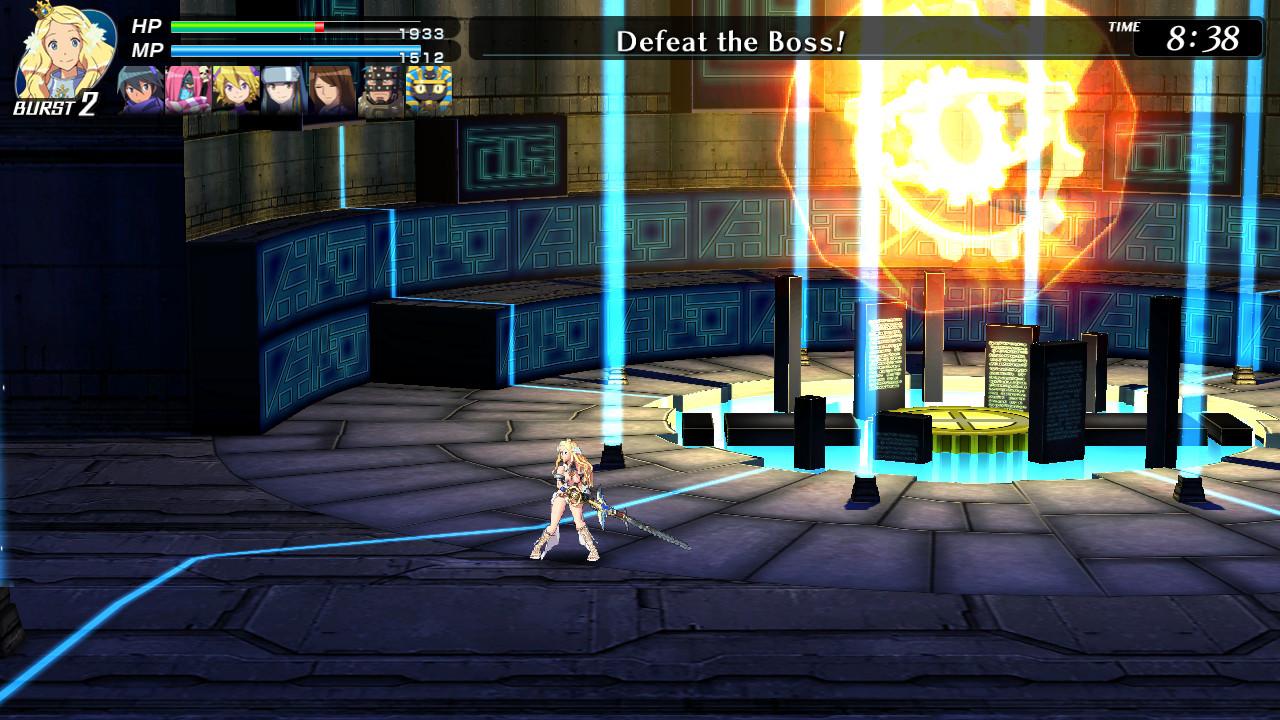Select the dark-haired purple ninja portrait
The width and height of the screenshot is (1280, 720).
tap(141, 91)
